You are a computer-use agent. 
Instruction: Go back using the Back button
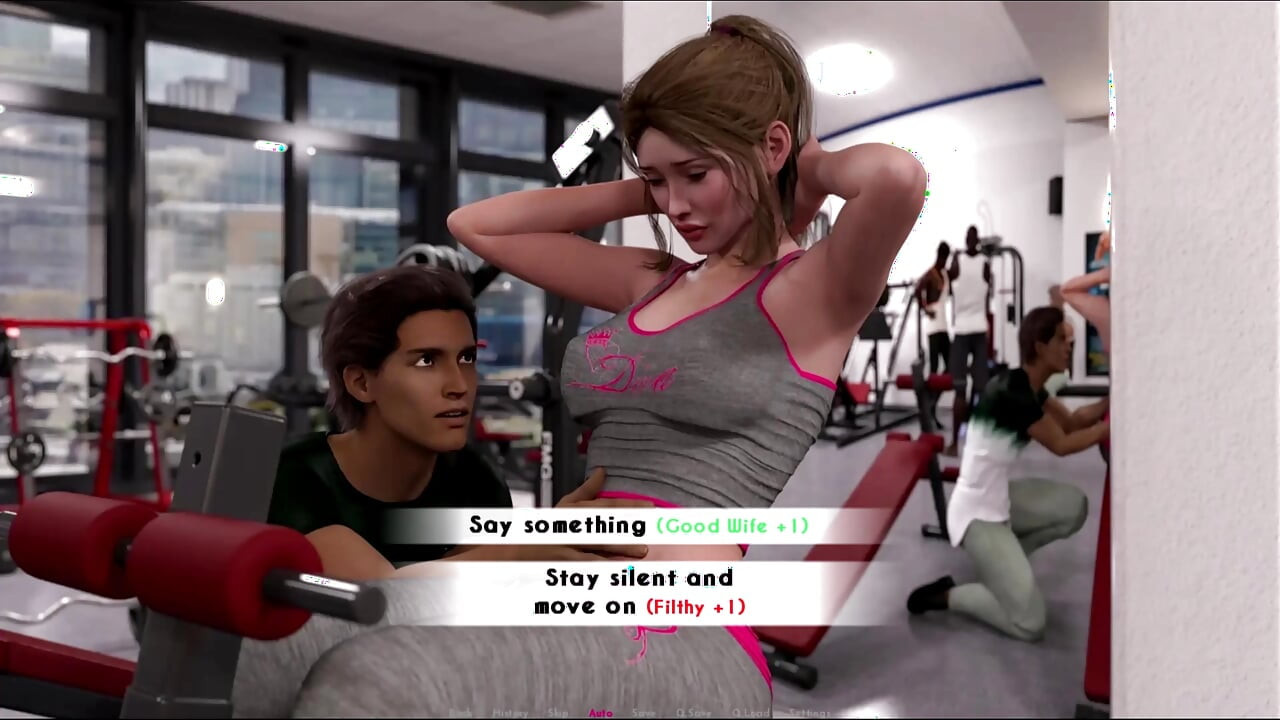pos(461,713)
